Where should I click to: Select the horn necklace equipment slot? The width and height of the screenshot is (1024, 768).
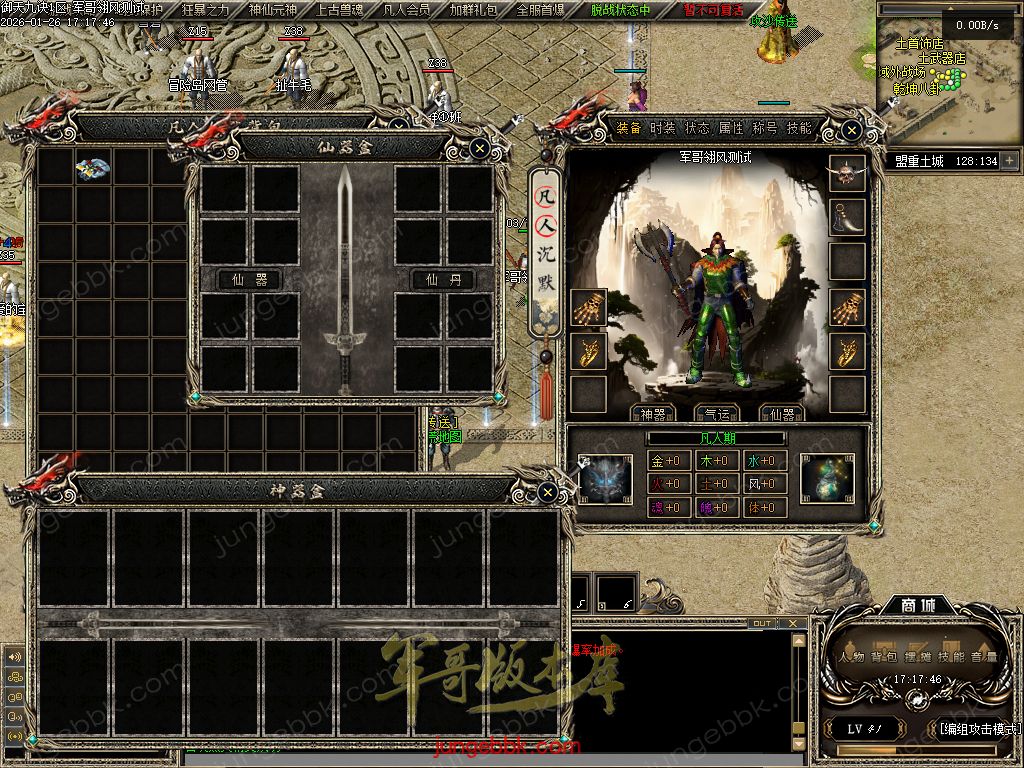848,217
